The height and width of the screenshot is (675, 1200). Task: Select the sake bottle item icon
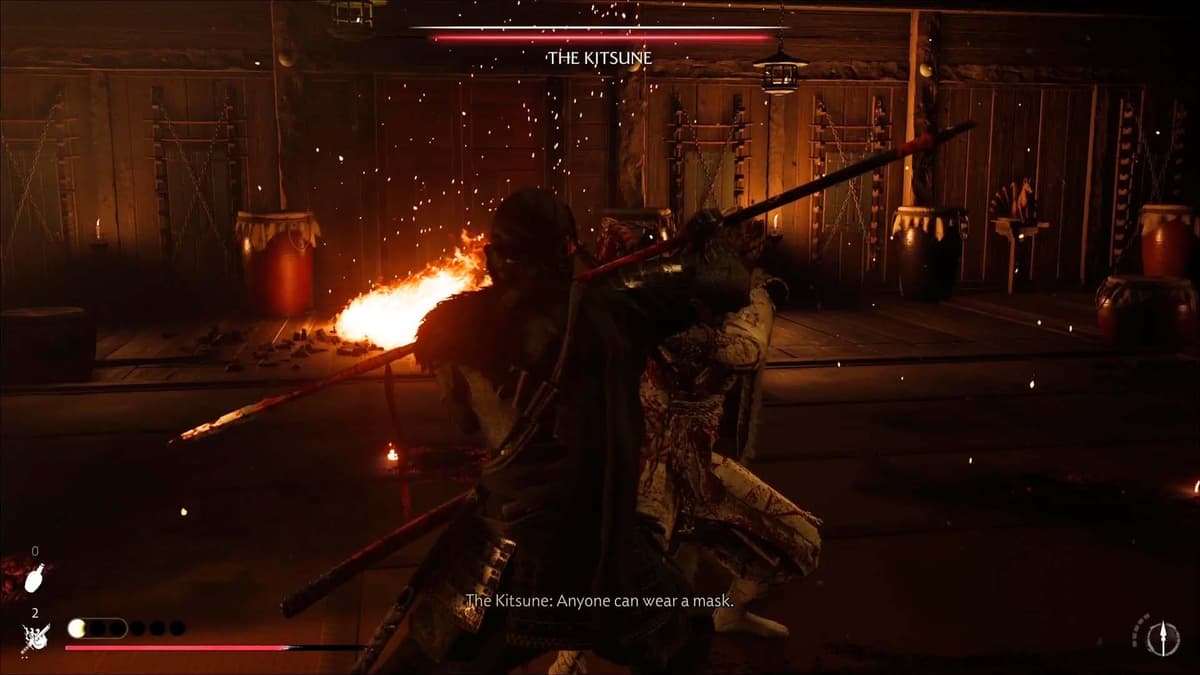36,577
